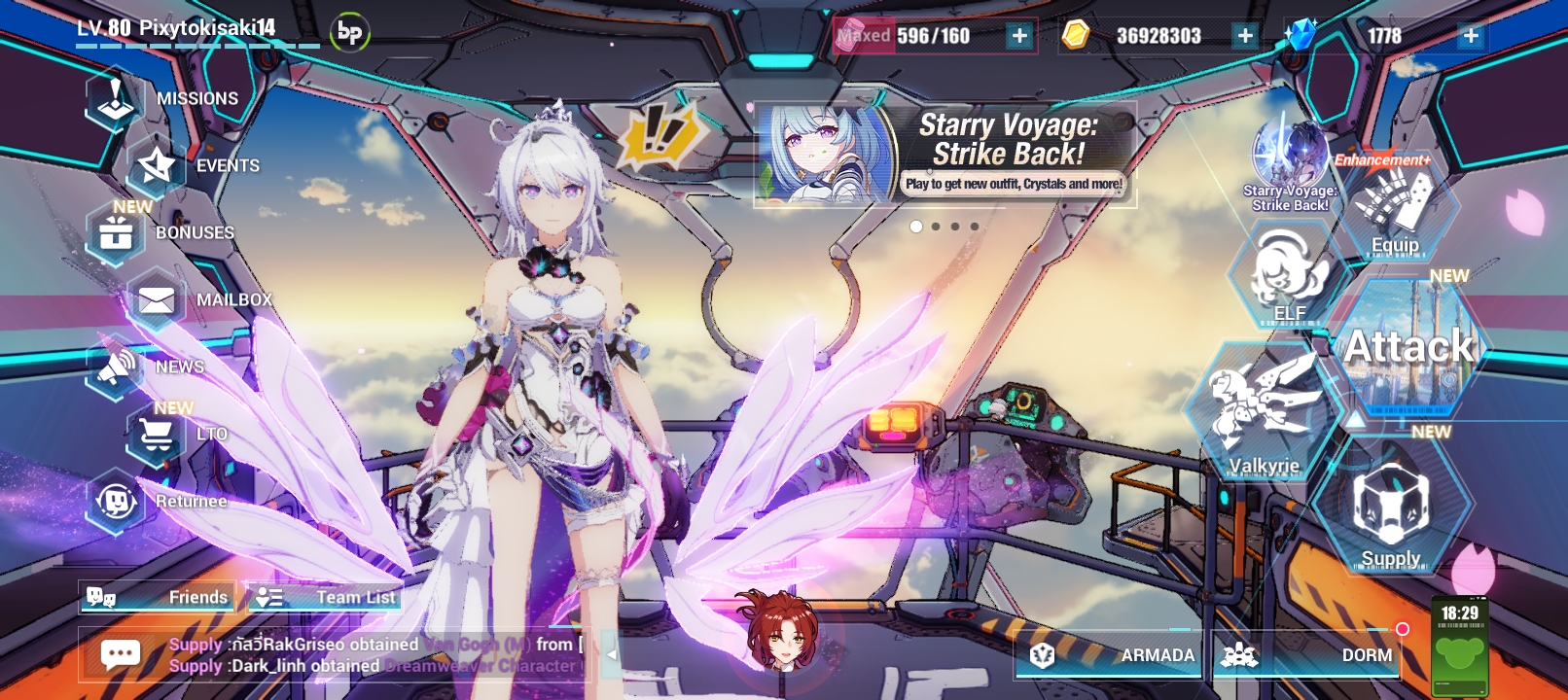Viewport: 1568px width, 700px height.
Task: Open the Supply gacha screen
Action: pyautogui.click(x=1391, y=510)
